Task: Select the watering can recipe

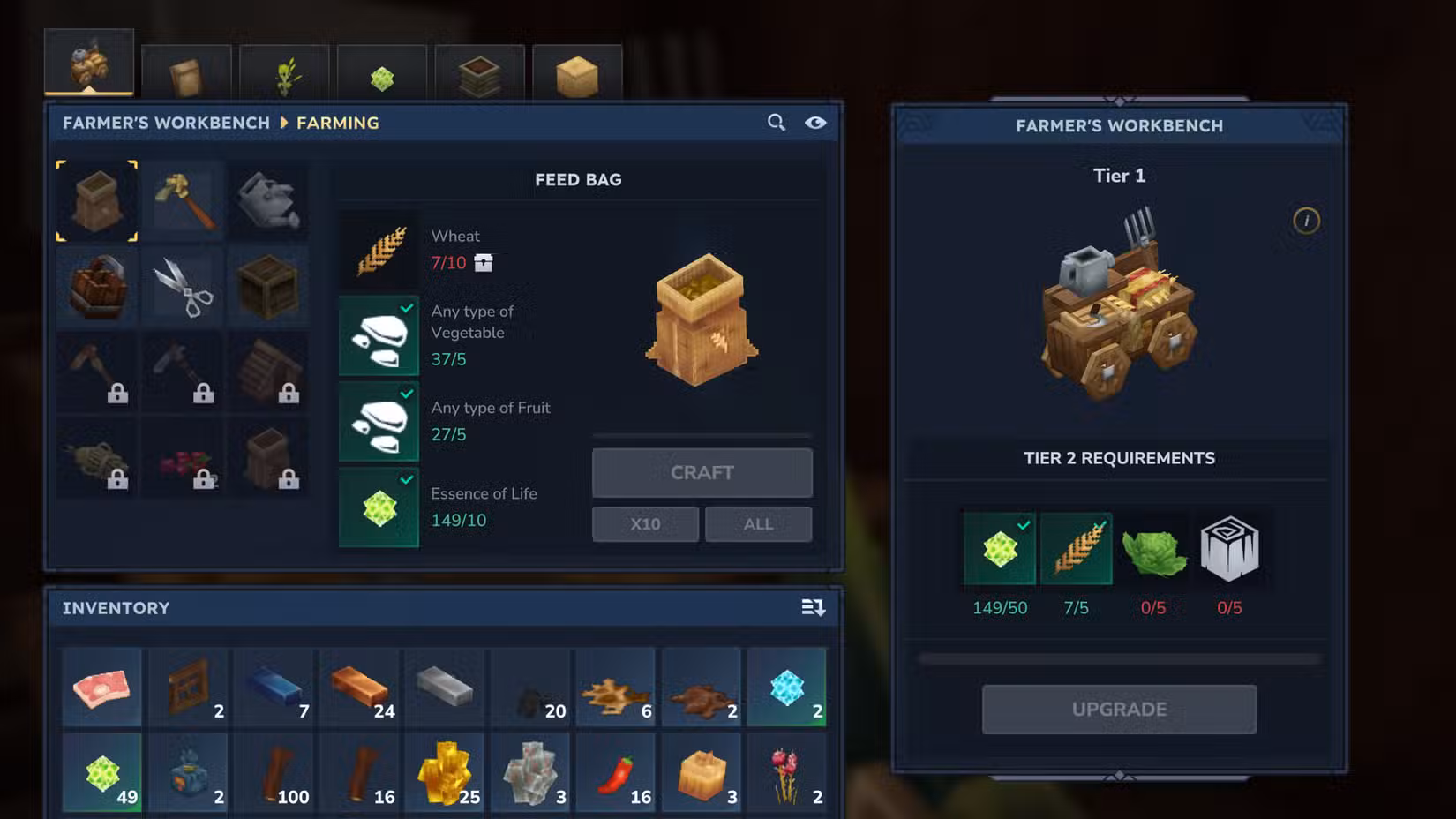Action: click(268, 200)
